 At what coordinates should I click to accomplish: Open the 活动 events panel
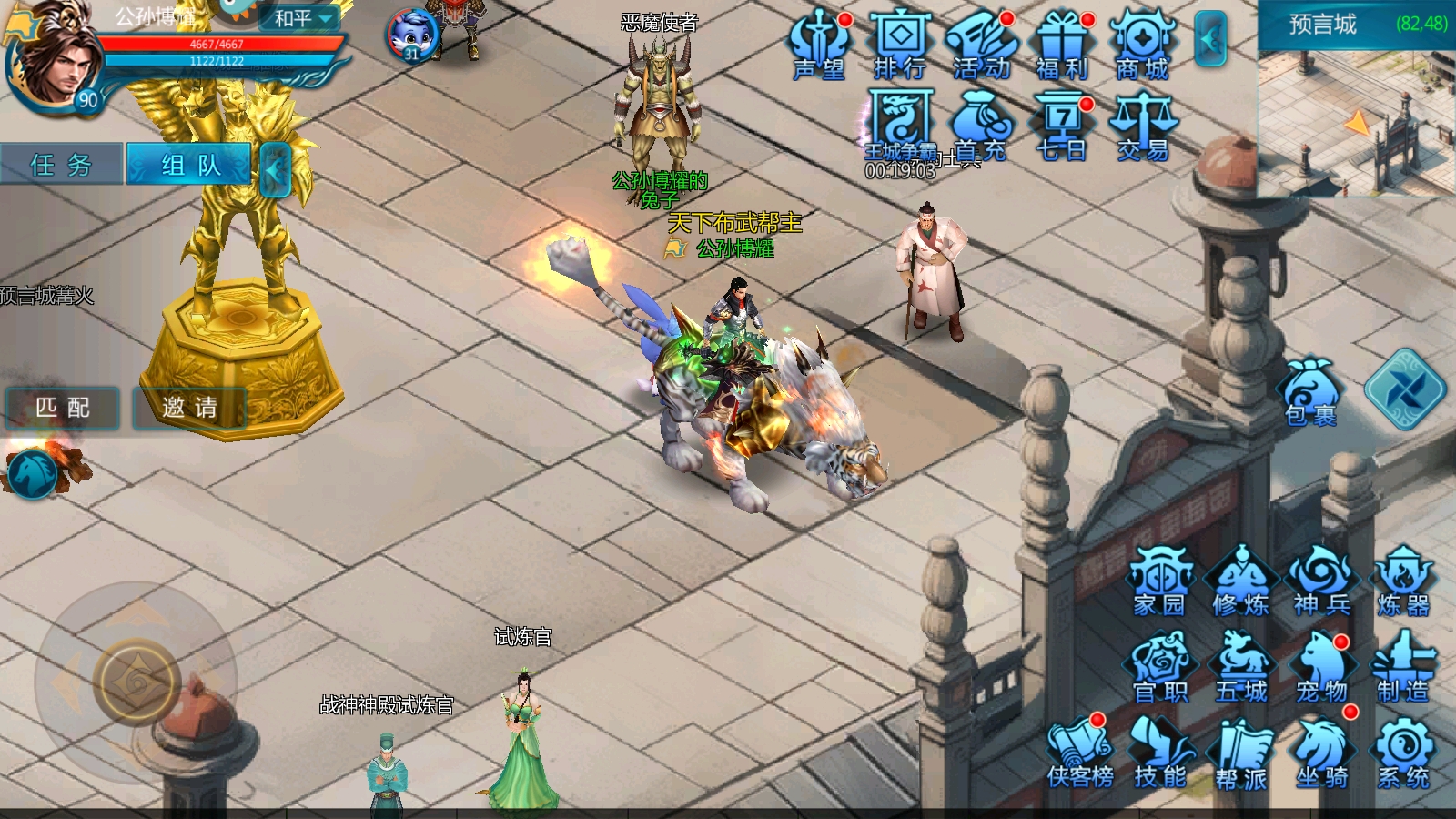tap(981, 45)
